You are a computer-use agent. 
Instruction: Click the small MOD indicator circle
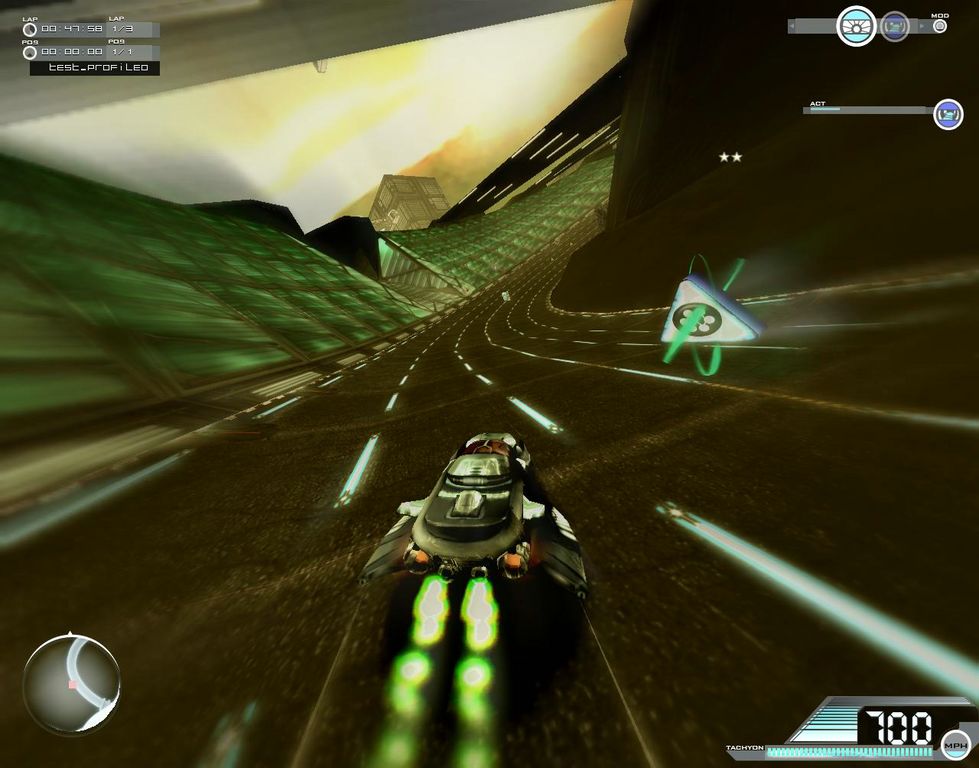pyautogui.click(x=939, y=26)
